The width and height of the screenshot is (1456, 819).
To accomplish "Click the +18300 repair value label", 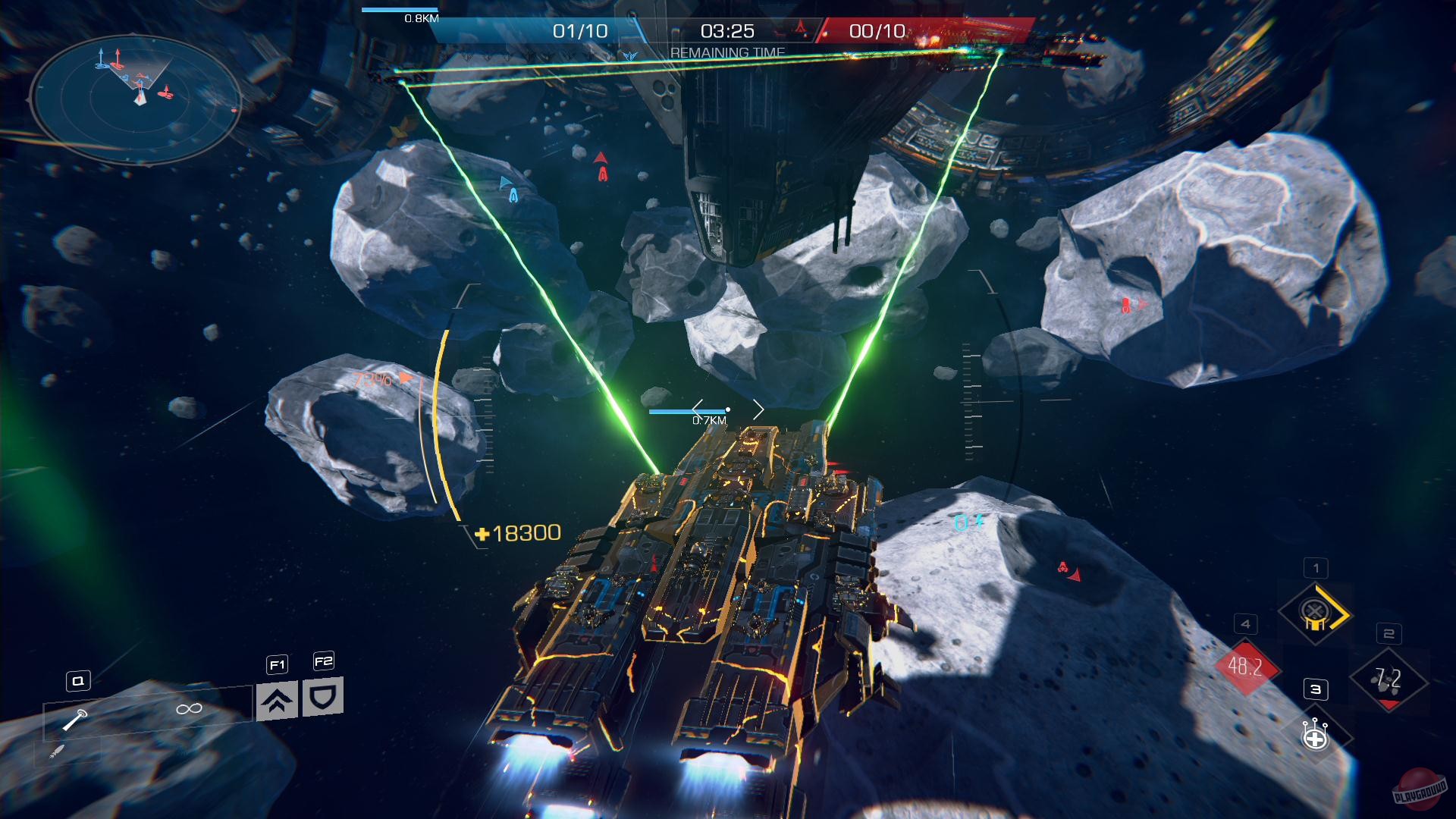I will 519,532.
